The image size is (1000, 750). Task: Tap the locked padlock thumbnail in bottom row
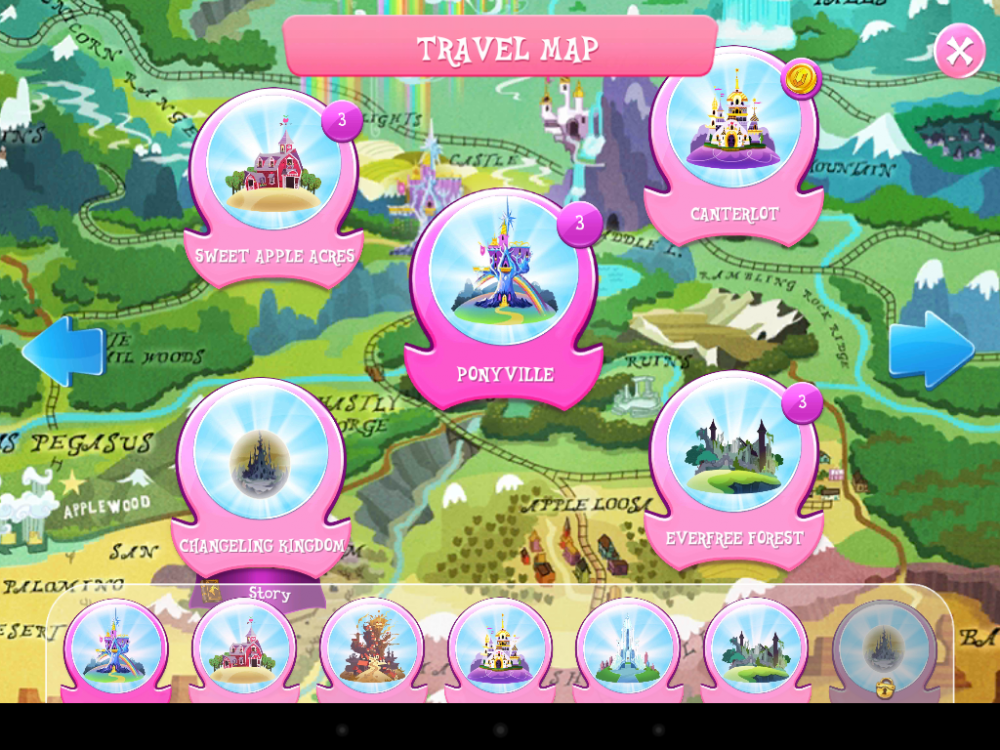(884, 650)
